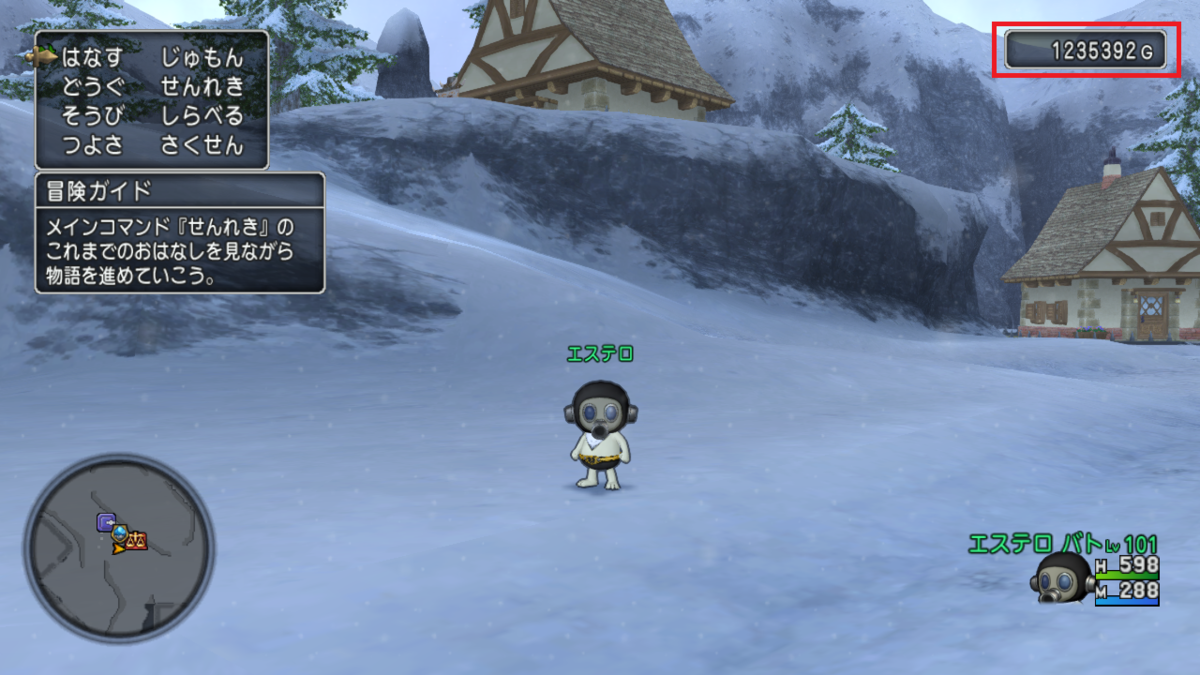Select the さくせん tactics command
The height and width of the screenshot is (675, 1200).
click(202, 145)
